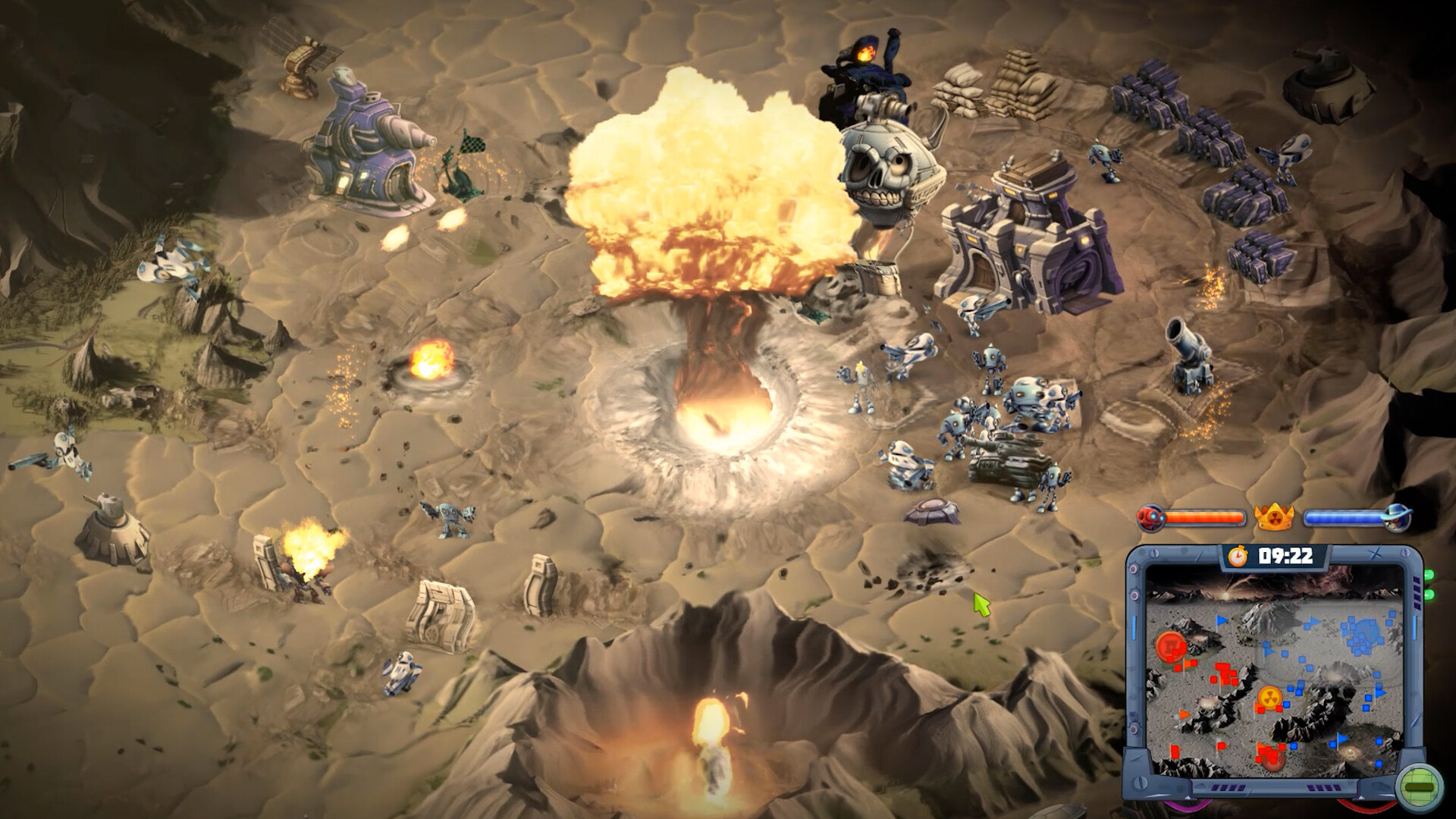Image resolution: width=1456 pixels, height=819 pixels.
Task: Select the purple drill building at top left
Action: [364, 140]
